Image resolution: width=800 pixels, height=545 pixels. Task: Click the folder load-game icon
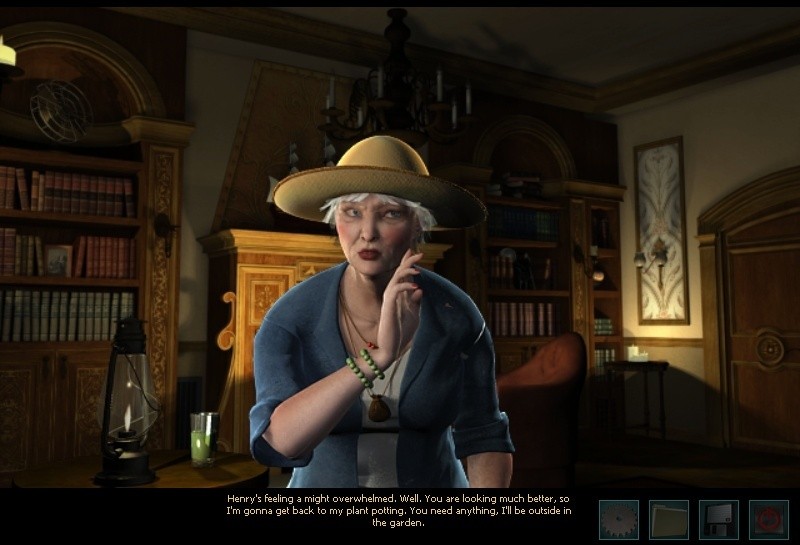(668, 520)
